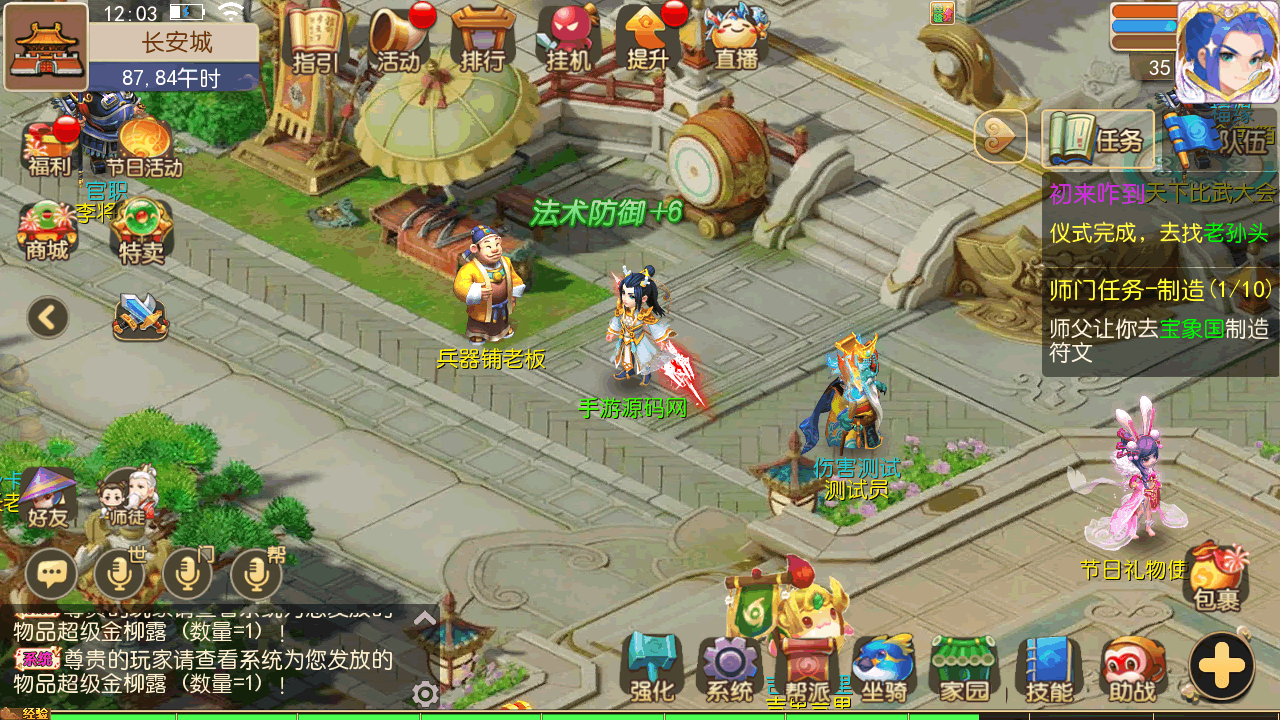Open the 技能 skills book

coord(1048,667)
